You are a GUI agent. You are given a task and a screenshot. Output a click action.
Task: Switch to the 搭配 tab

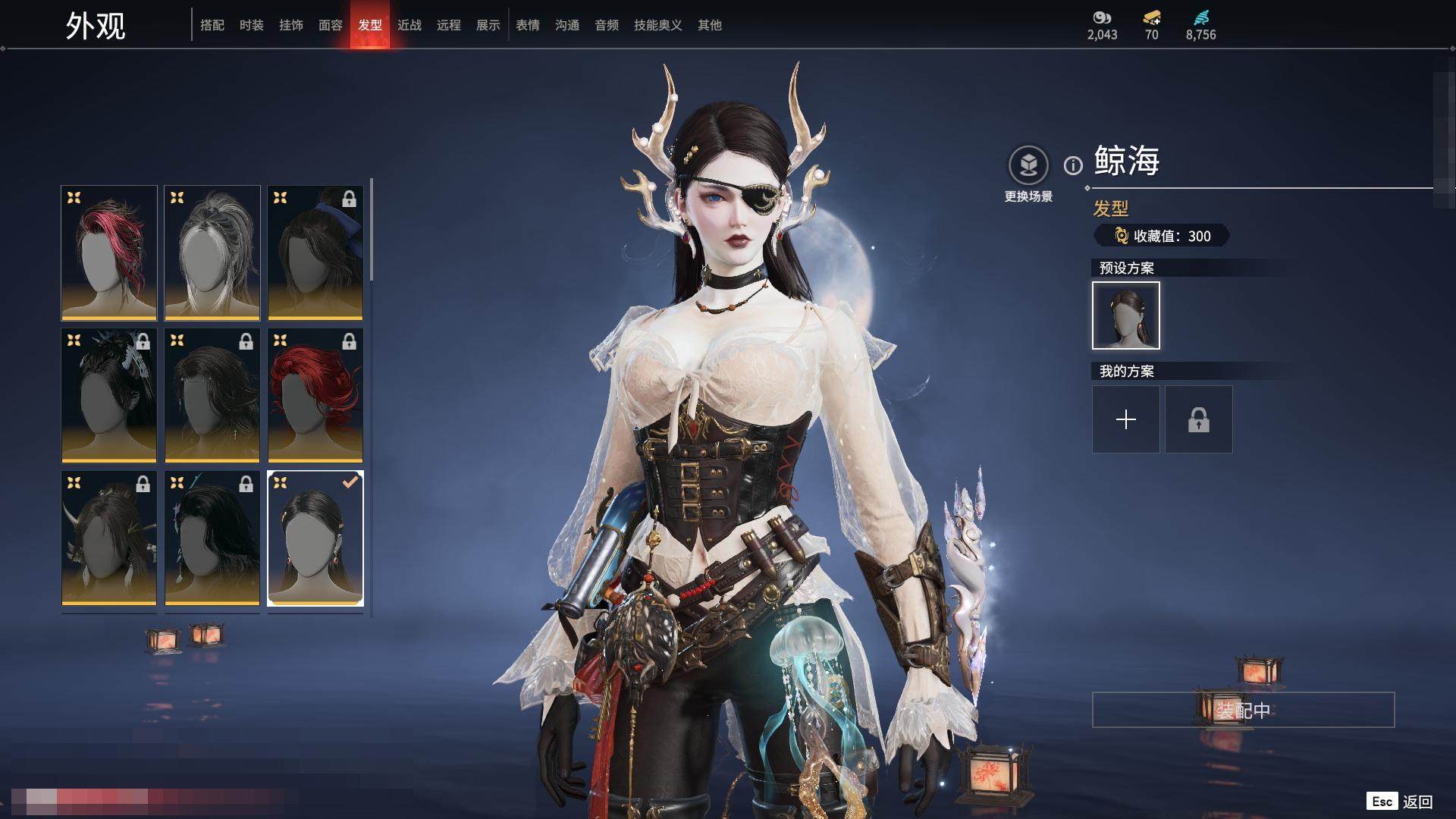click(212, 25)
